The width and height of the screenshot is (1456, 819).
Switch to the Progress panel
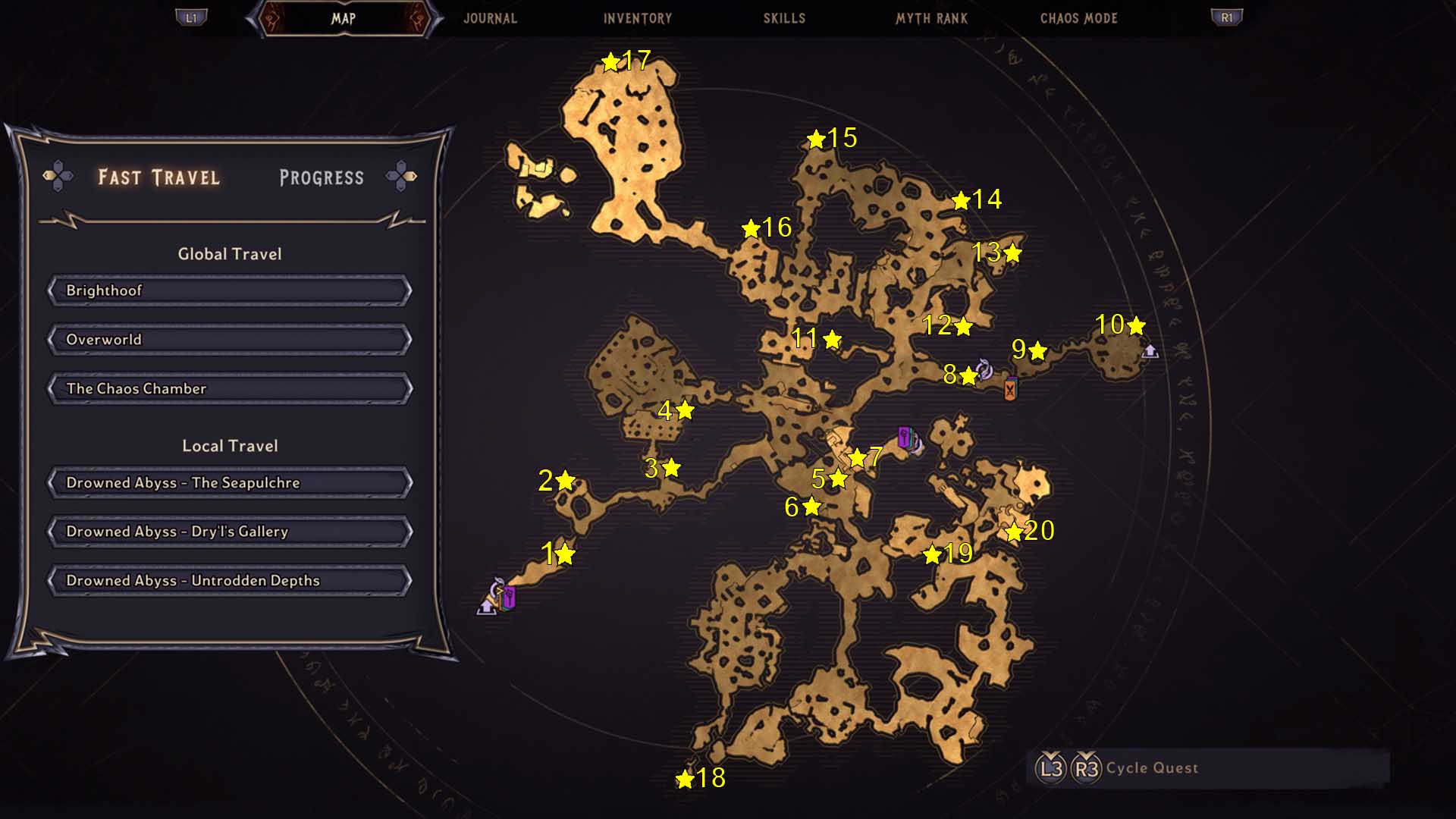coord(322,177)
